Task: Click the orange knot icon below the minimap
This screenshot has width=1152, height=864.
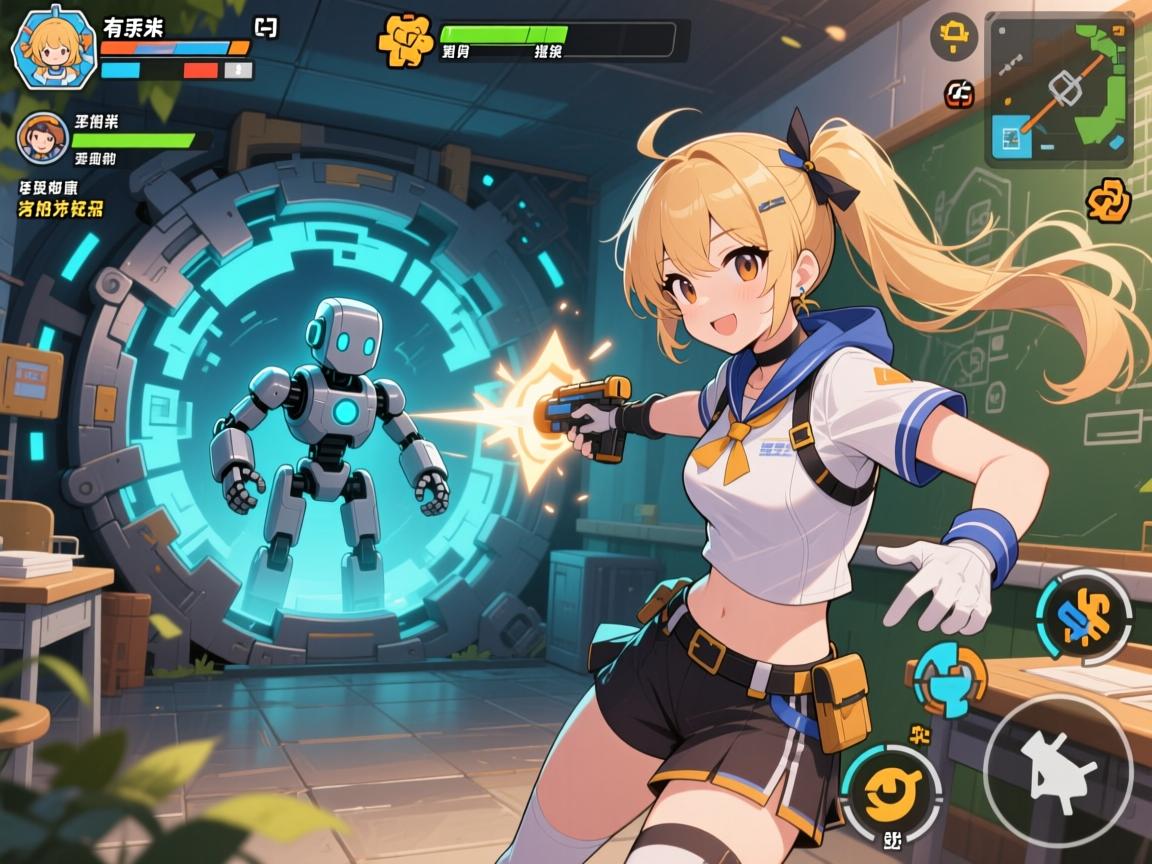Action: tap(1108, 200)
